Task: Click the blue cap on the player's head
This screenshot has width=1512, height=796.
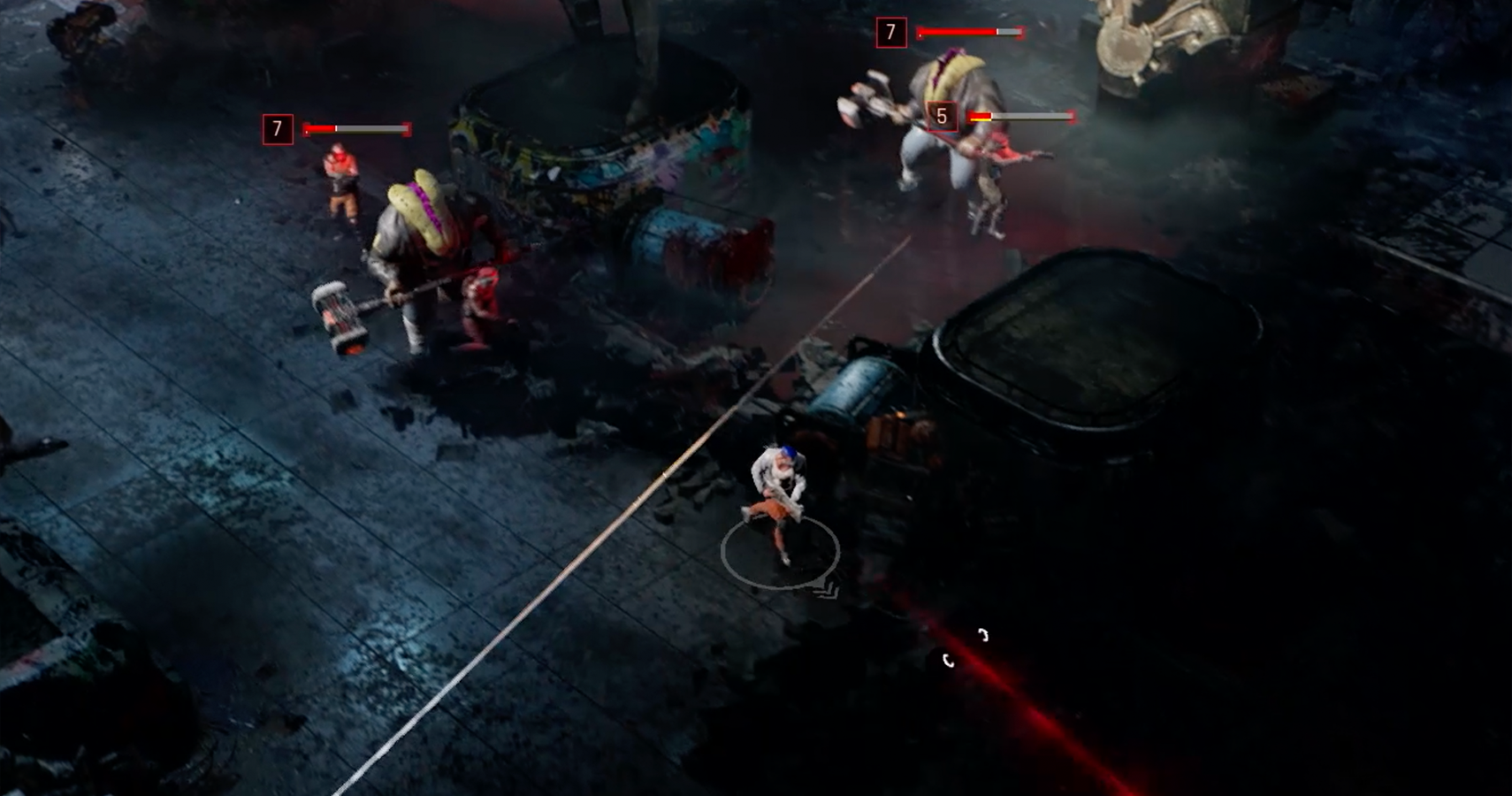Action: click(790, 453)
